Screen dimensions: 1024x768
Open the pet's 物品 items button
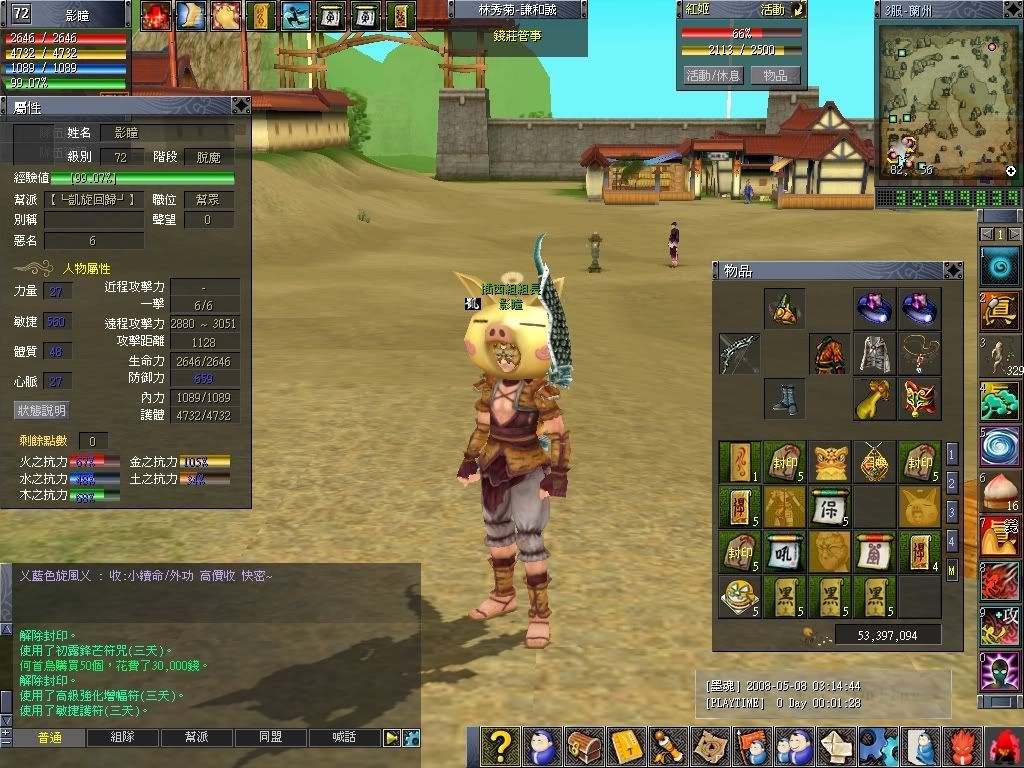pos(775,75)
